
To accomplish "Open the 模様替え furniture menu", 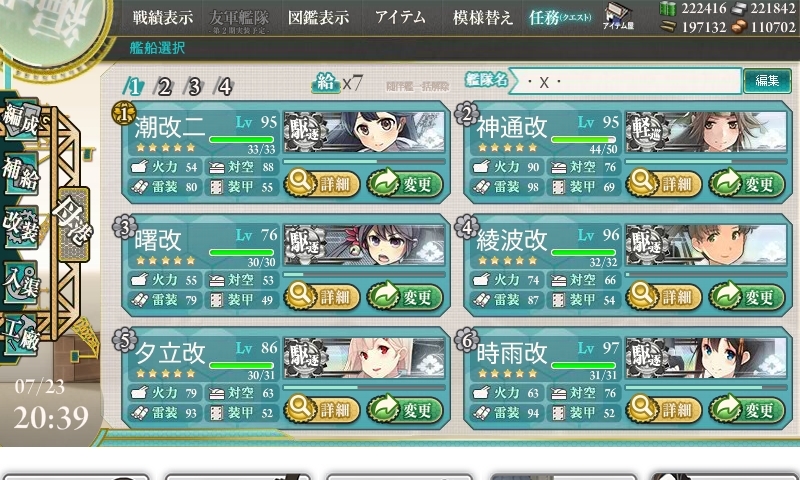I will (x=483, y=17).
